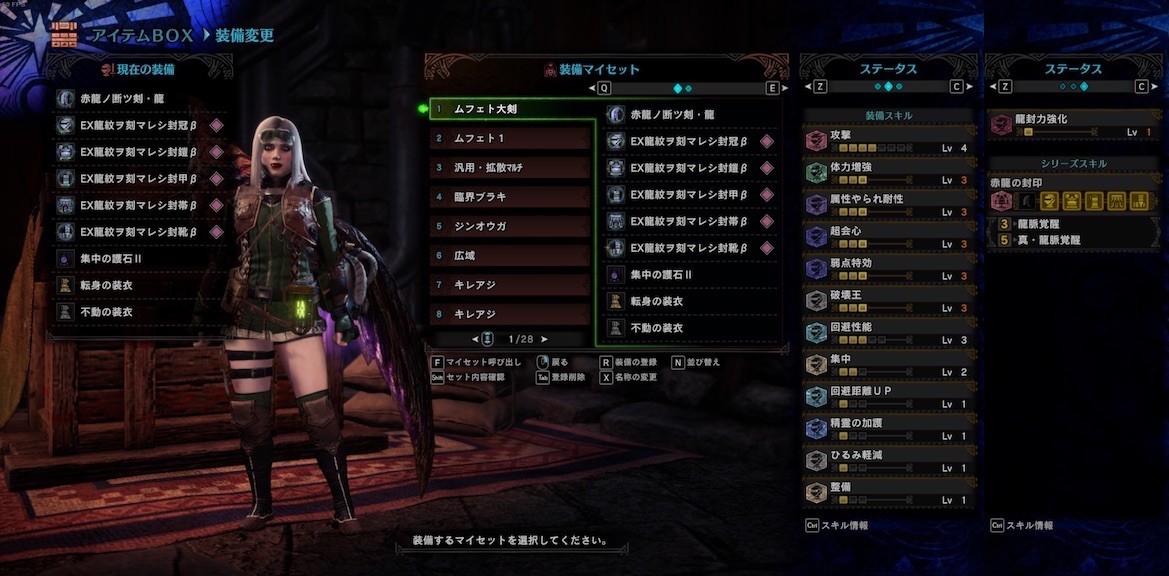Select the ムフェト大剣 loadout
This screenshot has height=576, width=1169.
click(x=511, y=108)
